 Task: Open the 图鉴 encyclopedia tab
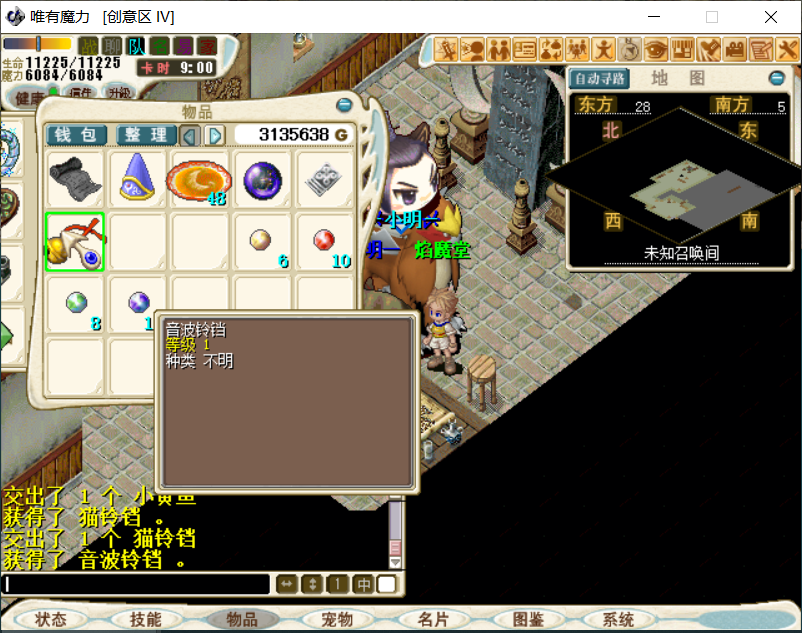click(527, 620)
